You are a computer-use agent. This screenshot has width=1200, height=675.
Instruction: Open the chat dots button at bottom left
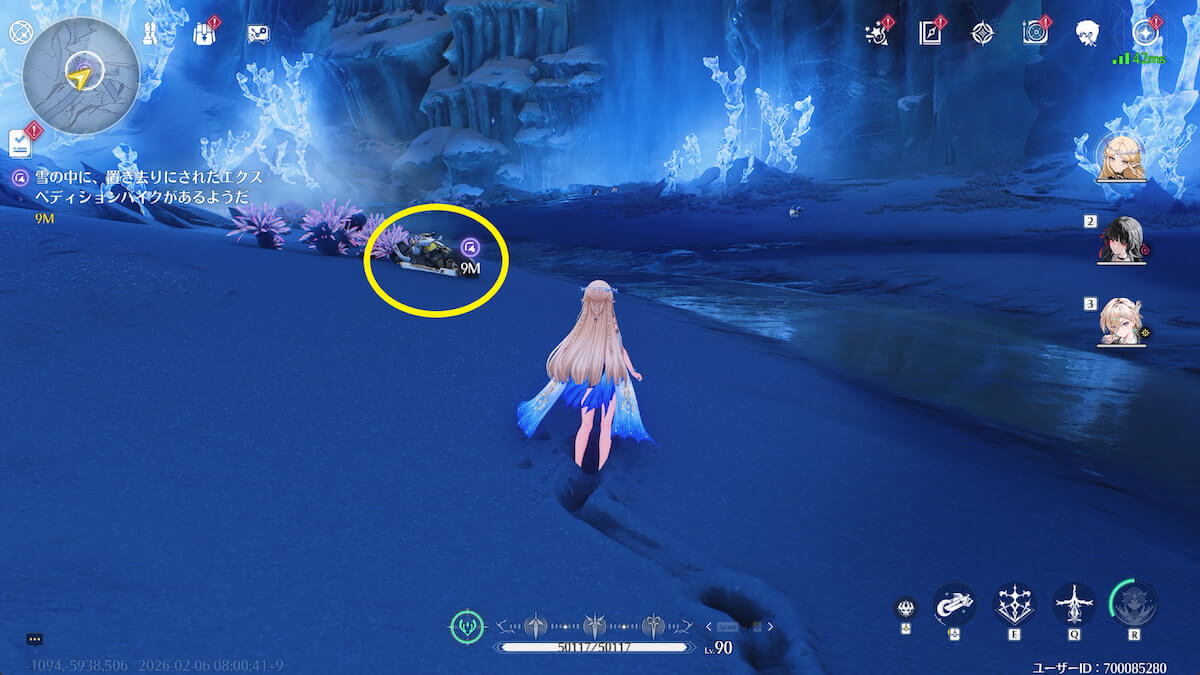(34, 639)
